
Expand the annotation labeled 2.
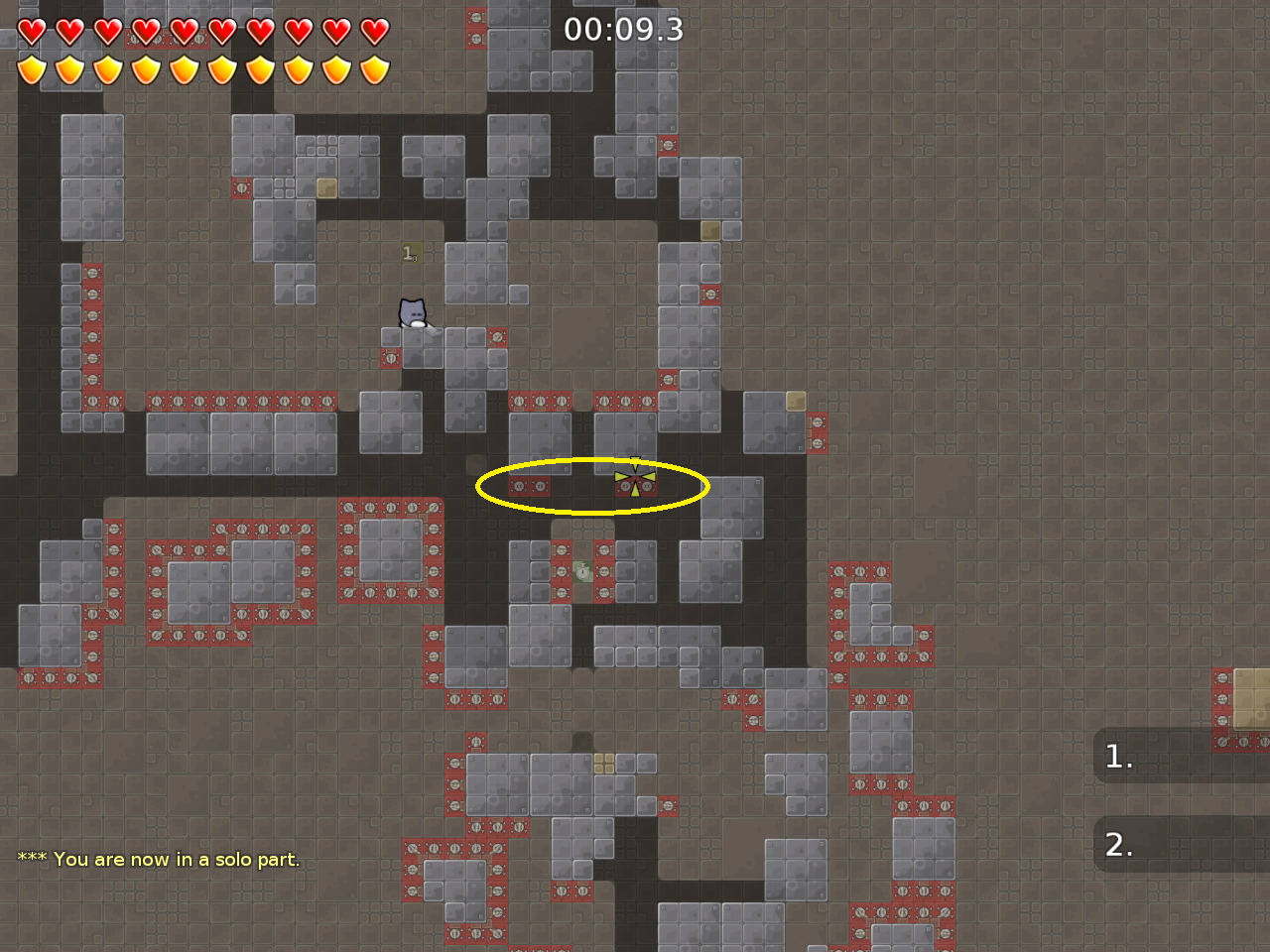1119,845
